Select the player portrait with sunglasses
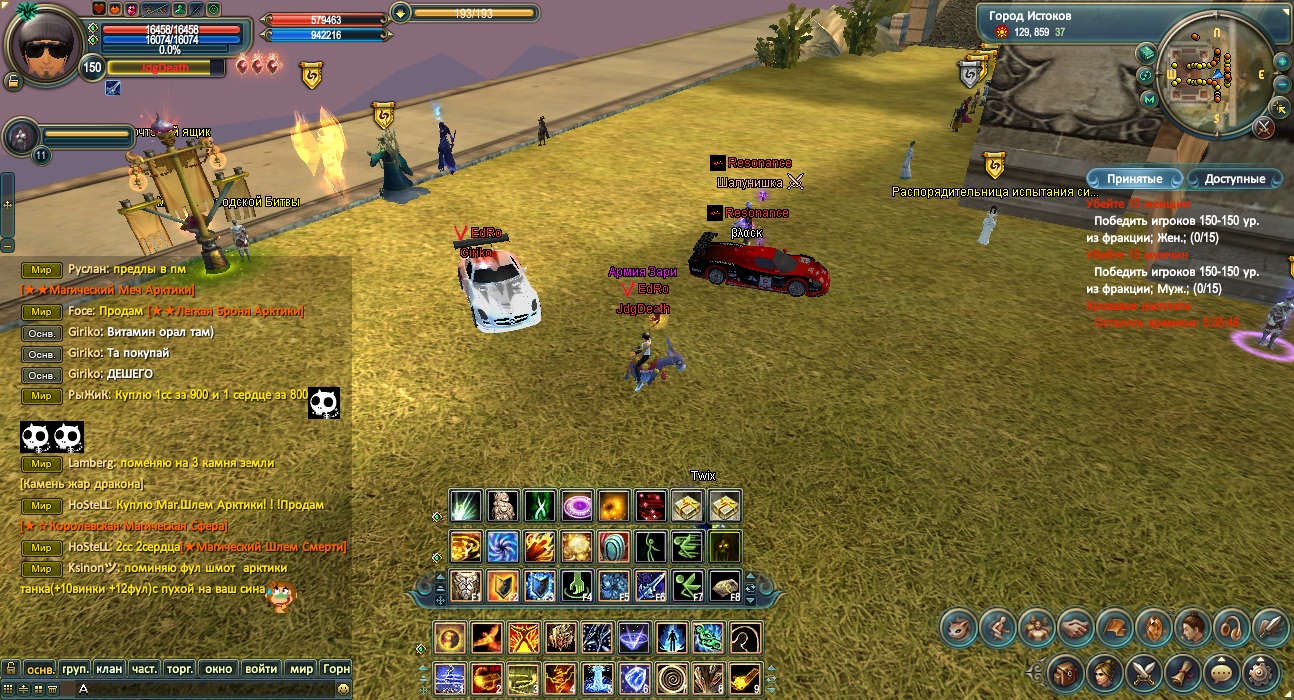The image size is (1294, 700). (x=43, y=47)
